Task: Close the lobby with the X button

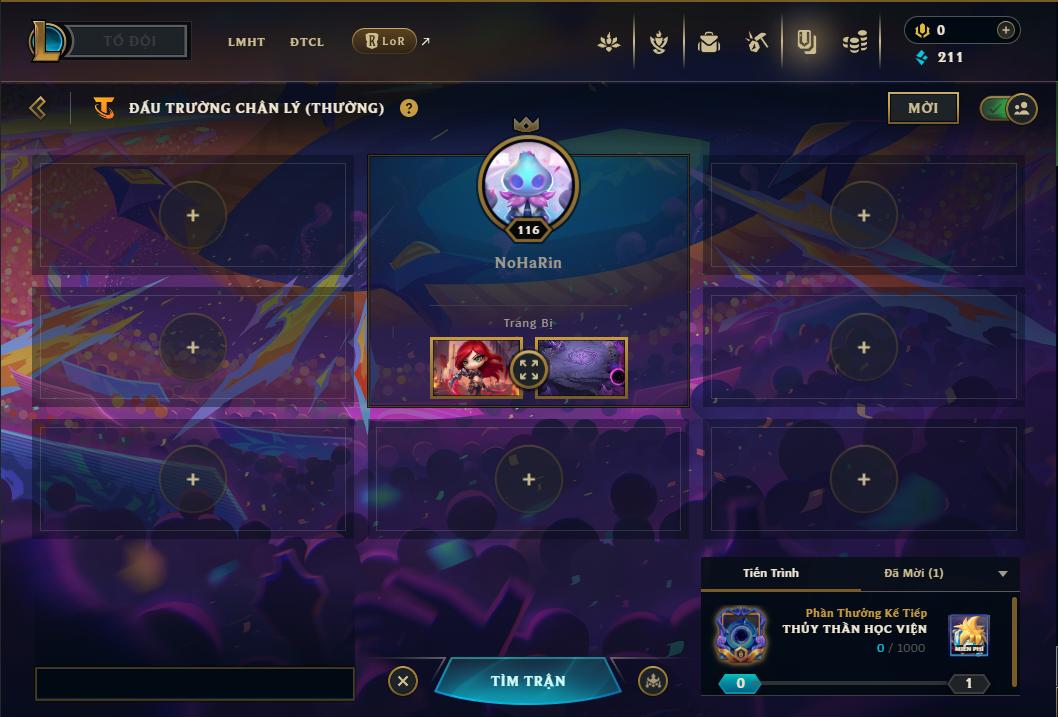Action: pos(402,681)
